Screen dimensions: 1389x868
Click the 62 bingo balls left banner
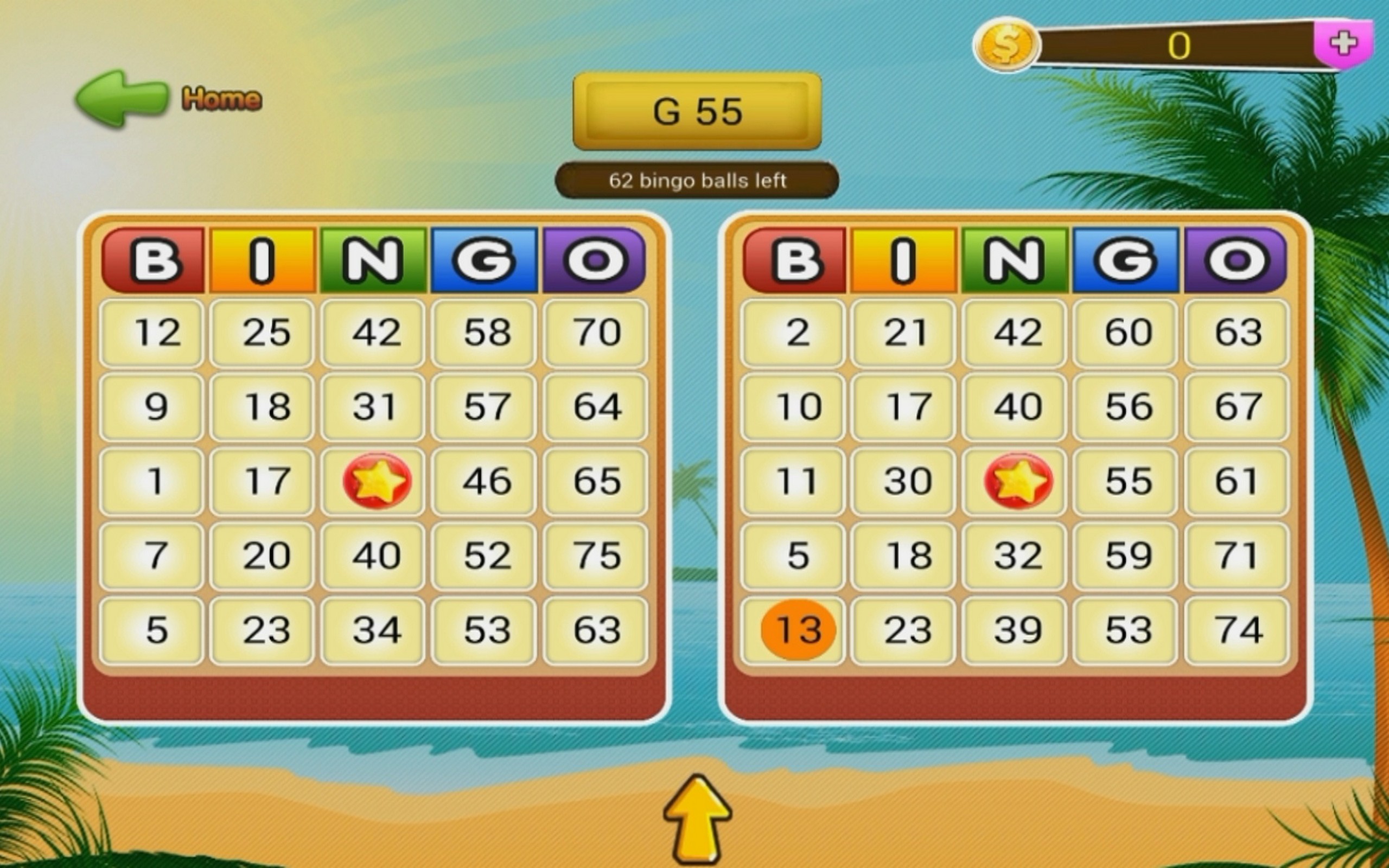[x=696, y=182]
